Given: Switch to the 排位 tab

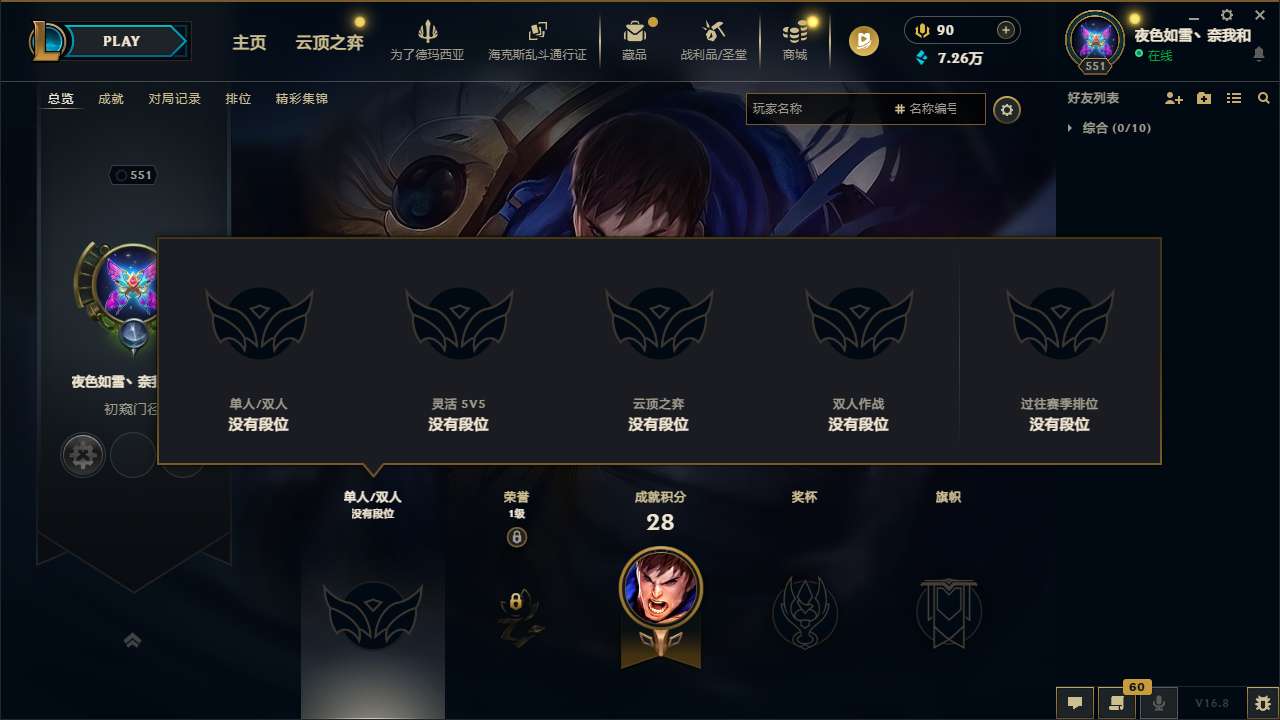Looking at the screenshot, I should [x=238, y=98].
